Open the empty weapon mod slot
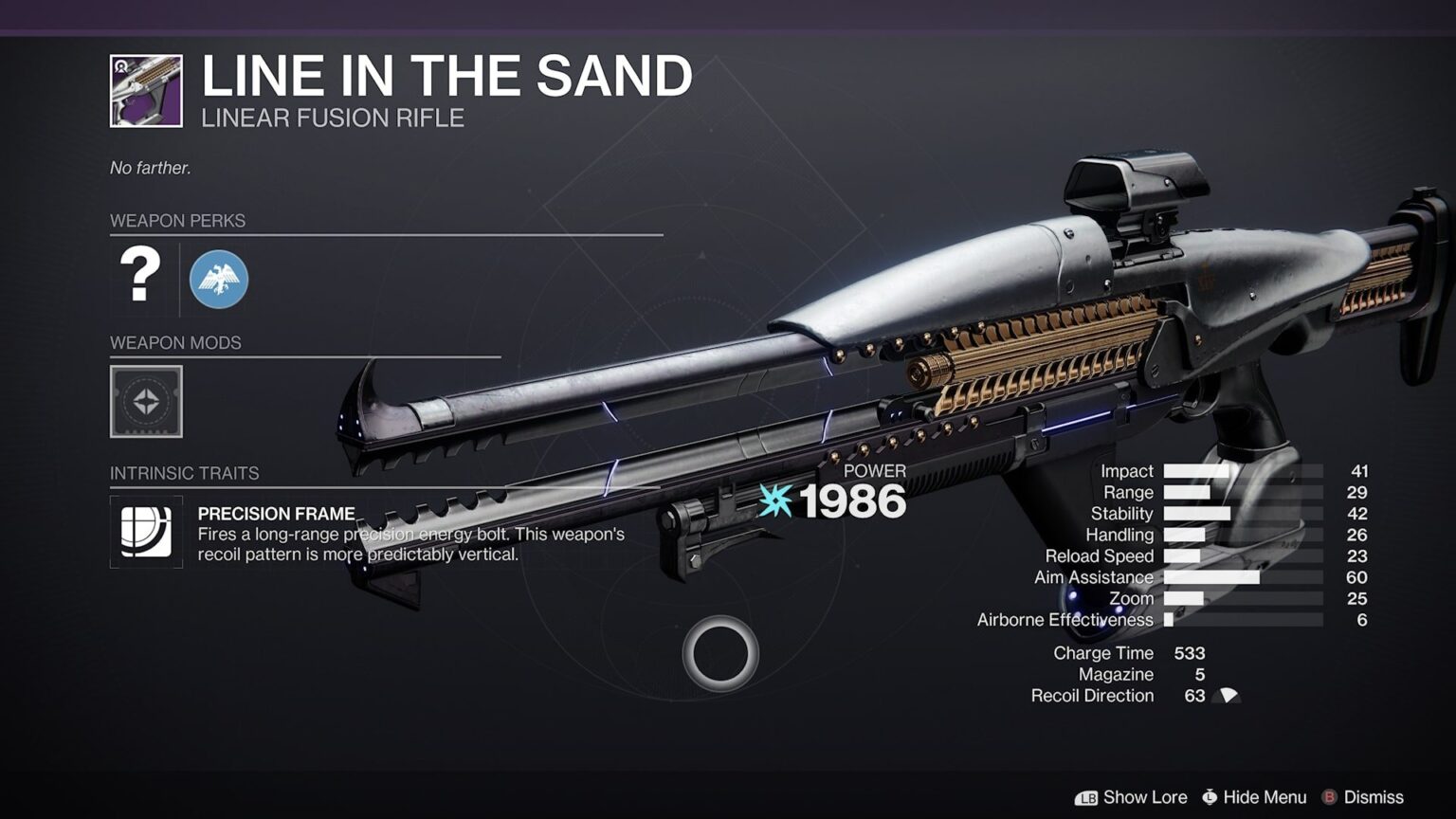The image size is (1456, 819). point(146,402)
